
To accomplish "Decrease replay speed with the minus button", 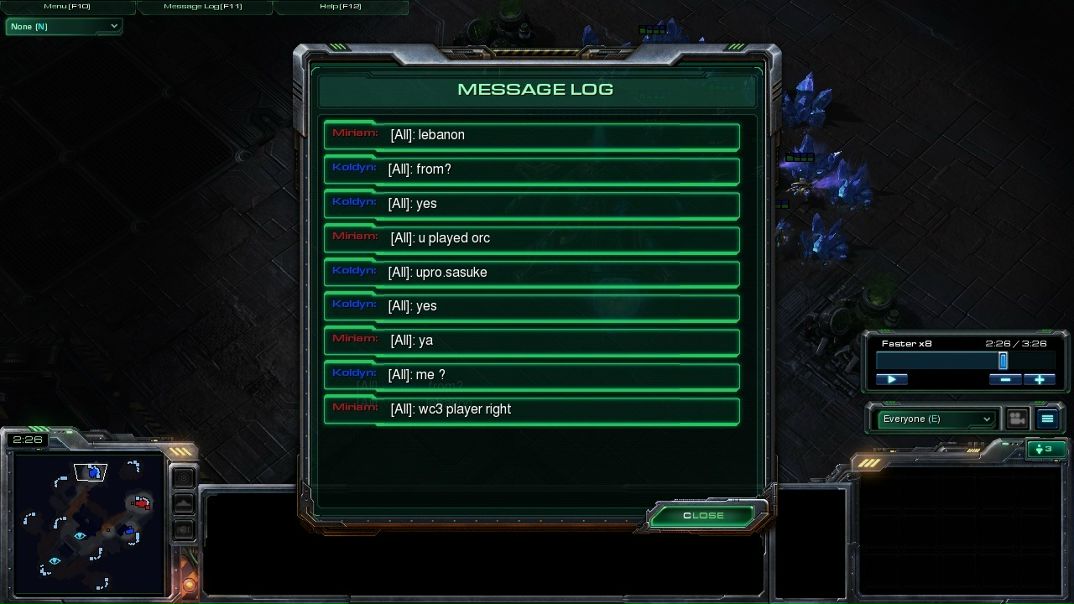I will pos(1005,379).
